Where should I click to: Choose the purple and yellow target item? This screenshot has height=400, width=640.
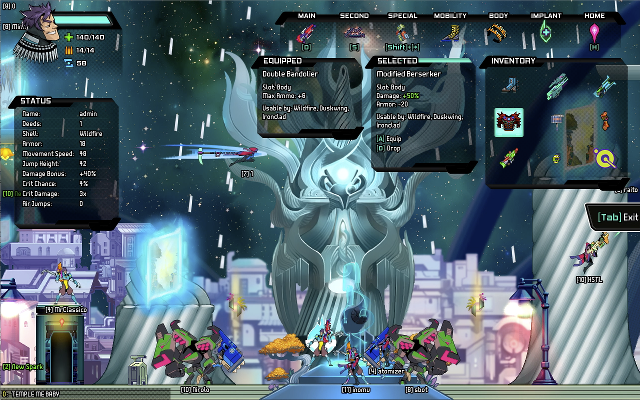tap(605, 157)
